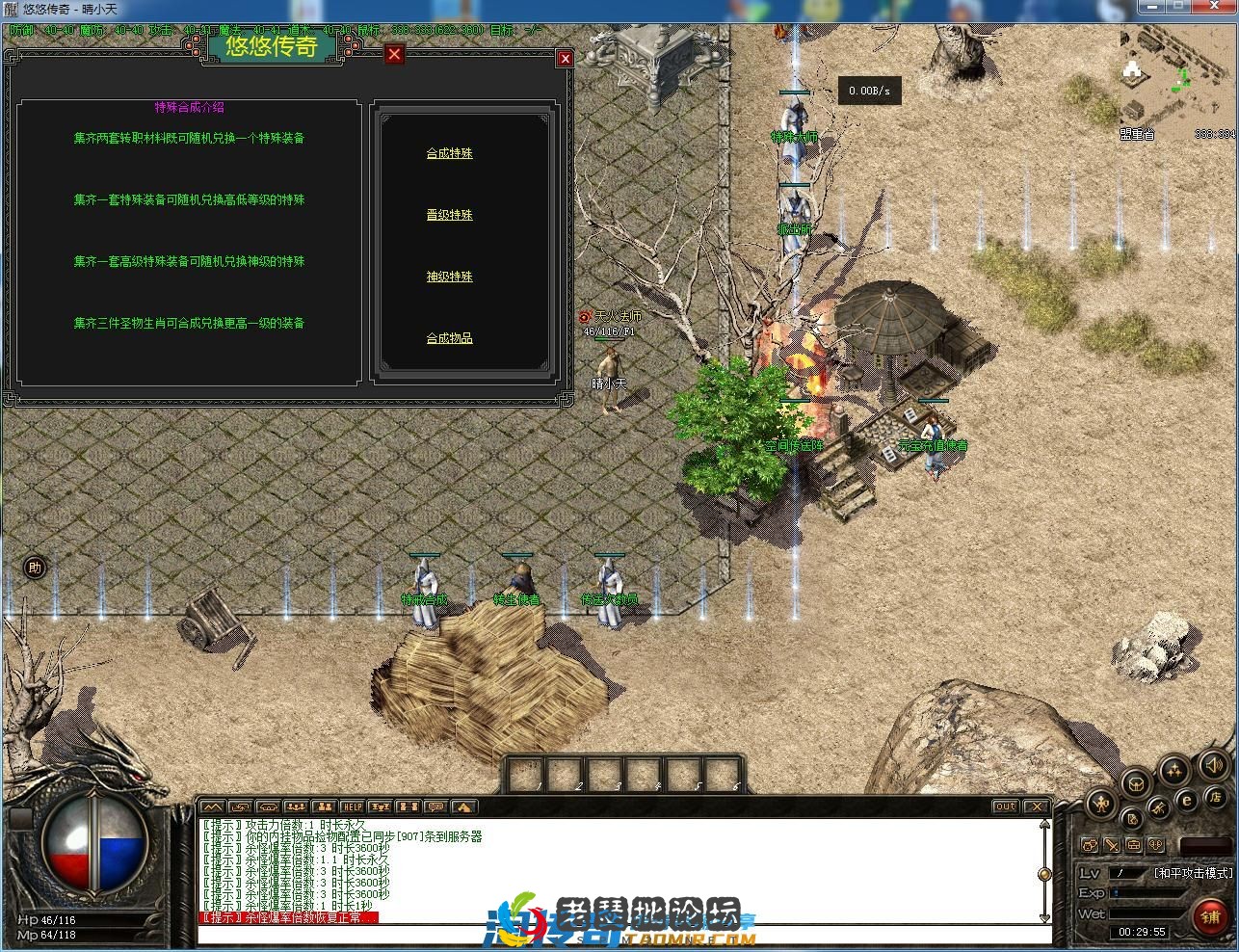Click the OUT button above the chat
The image size is (1239, 952).
[x=1005, y=807]
